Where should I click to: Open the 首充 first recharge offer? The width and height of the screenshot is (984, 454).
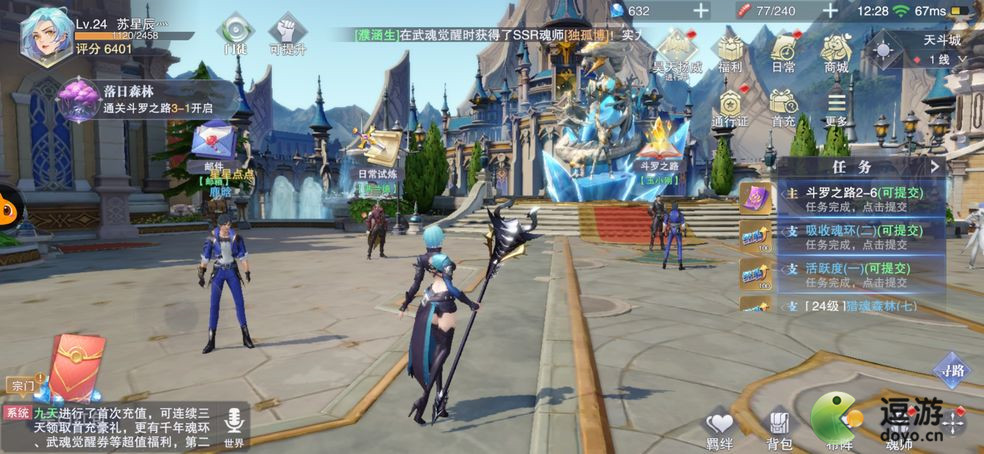point(783,106)
